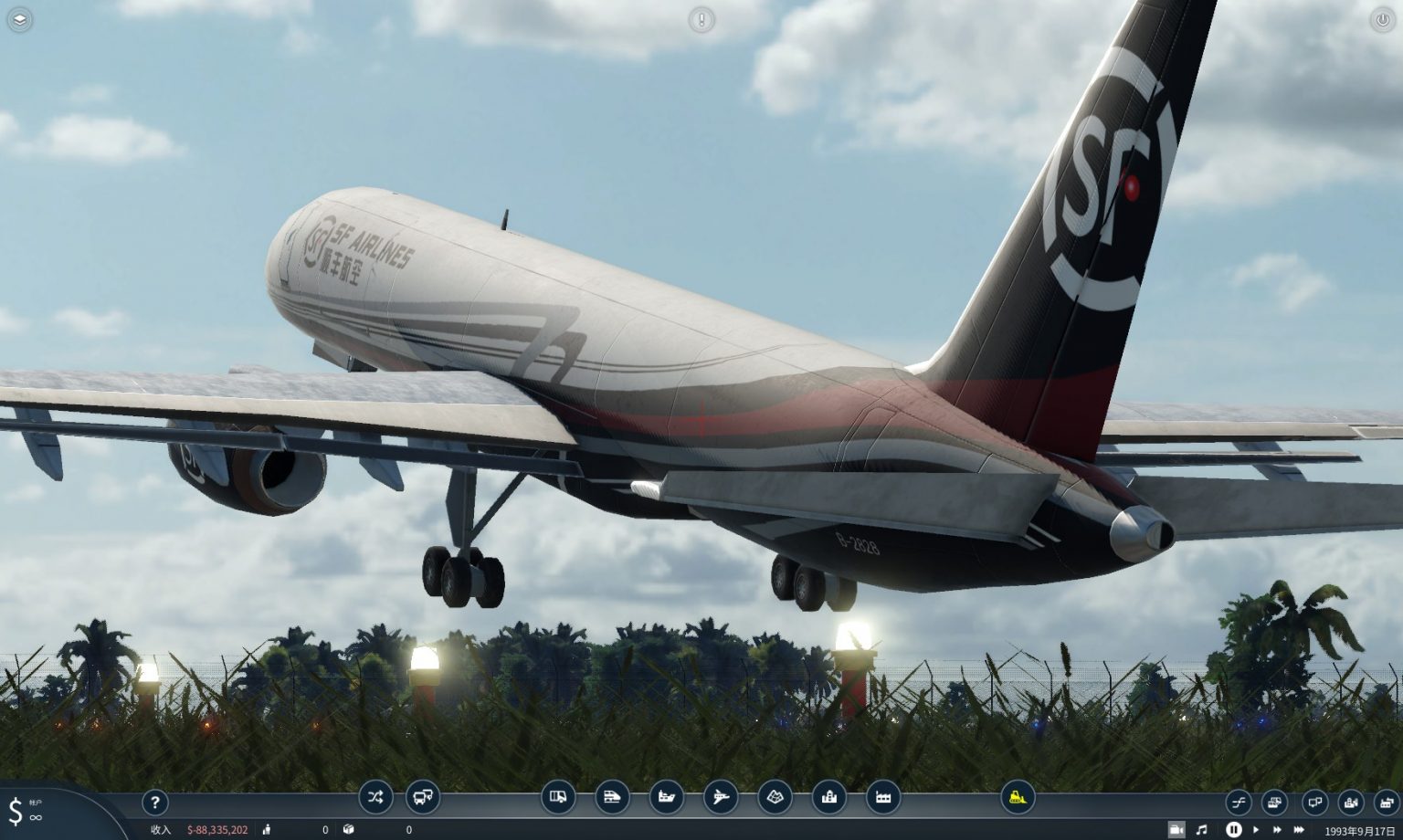Open railway construction (train icon)

[x=612, y=797]
